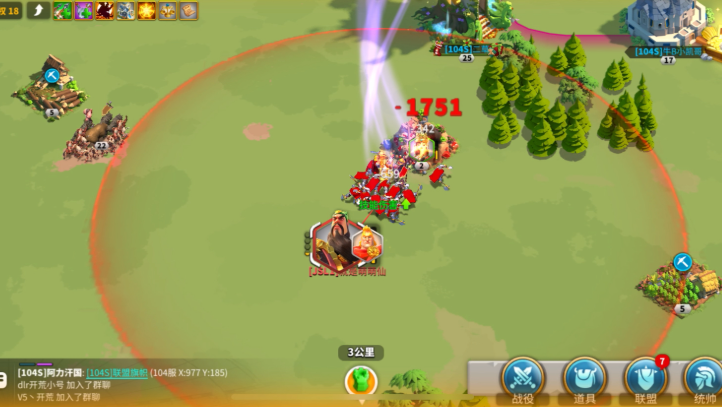Open the alliance flag coordinate link in chat

117,372
